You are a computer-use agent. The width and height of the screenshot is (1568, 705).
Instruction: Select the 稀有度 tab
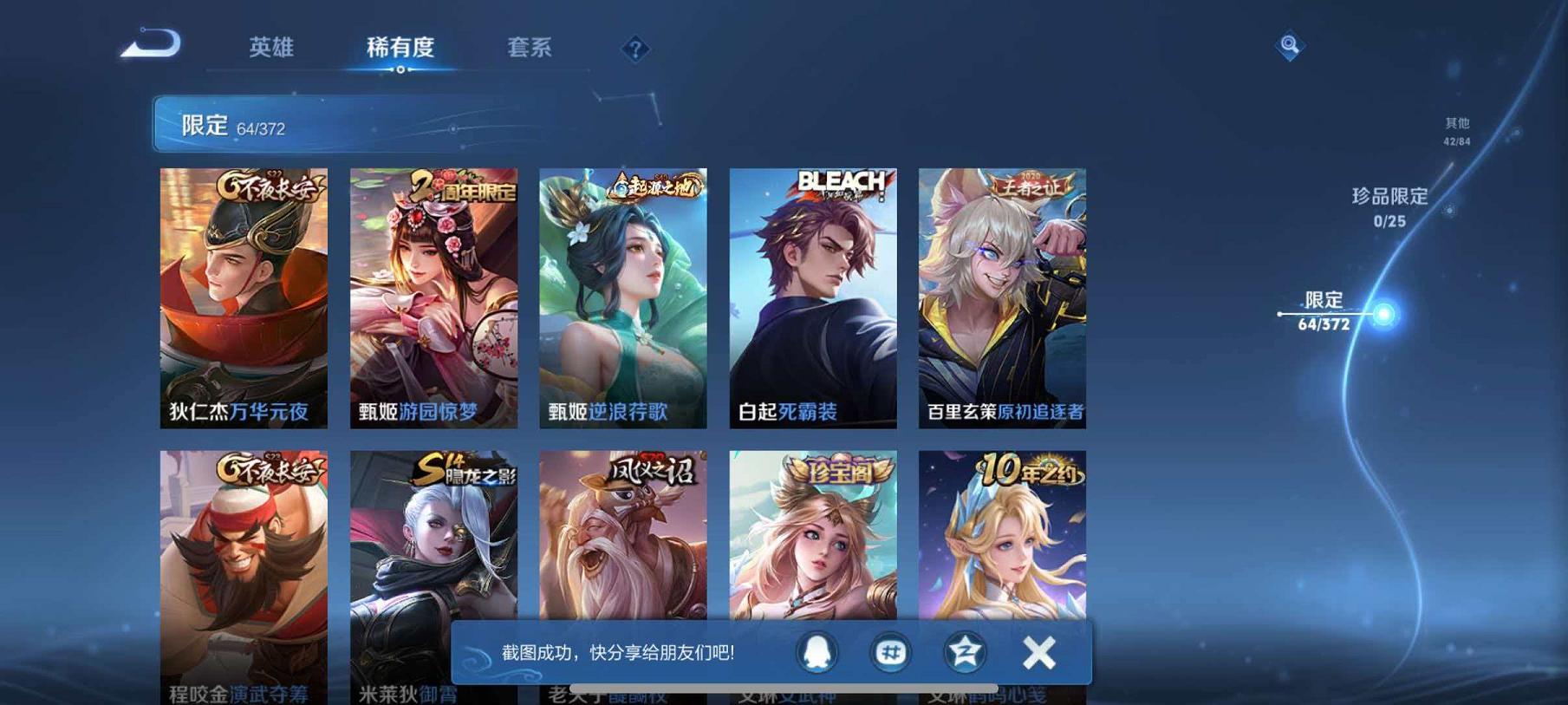click(399, 49)
